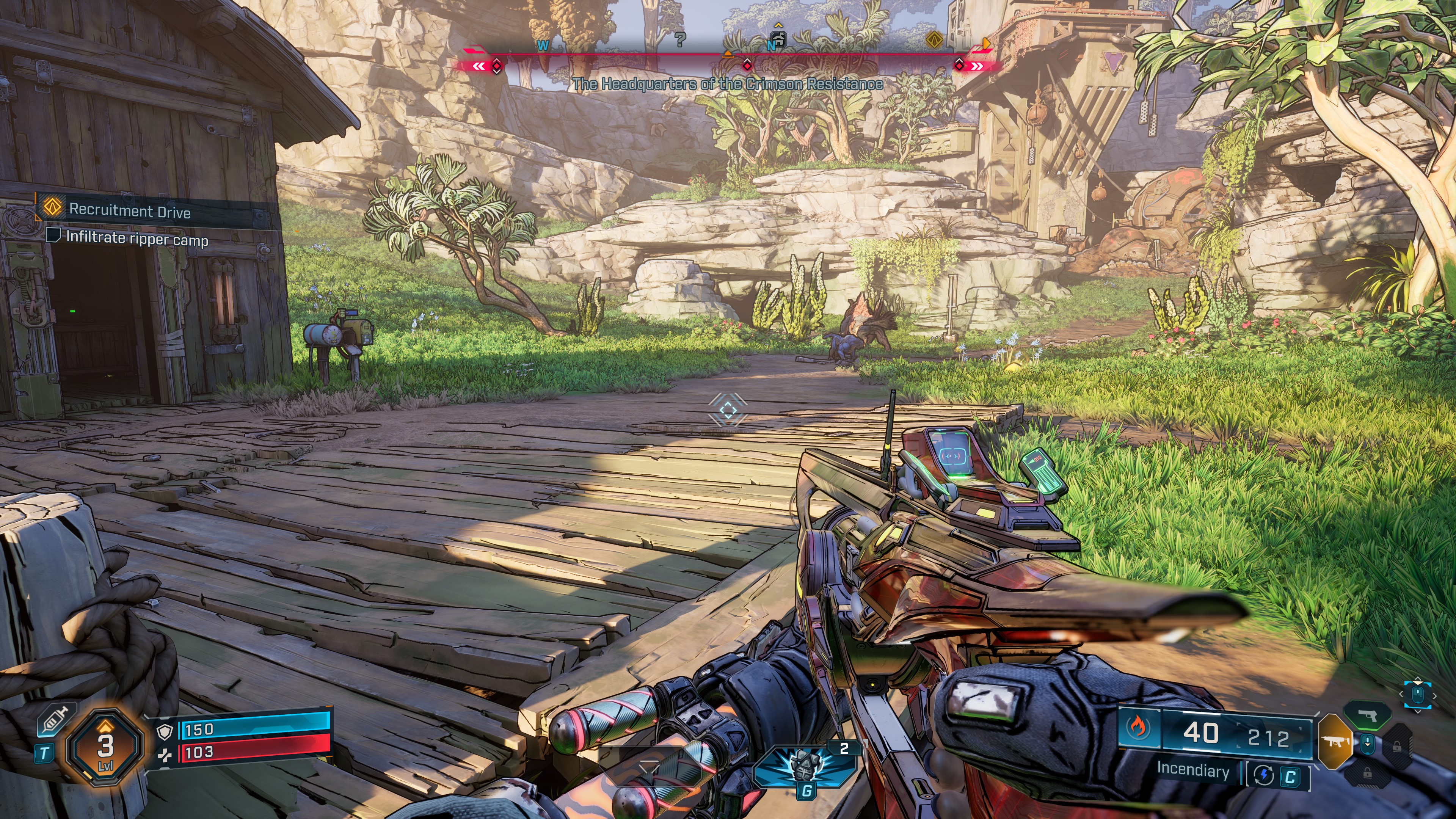Viewport: 1456px width, 819px height.
Task: Select the pistol weapon slot icon
Action: click(1368, 716)
